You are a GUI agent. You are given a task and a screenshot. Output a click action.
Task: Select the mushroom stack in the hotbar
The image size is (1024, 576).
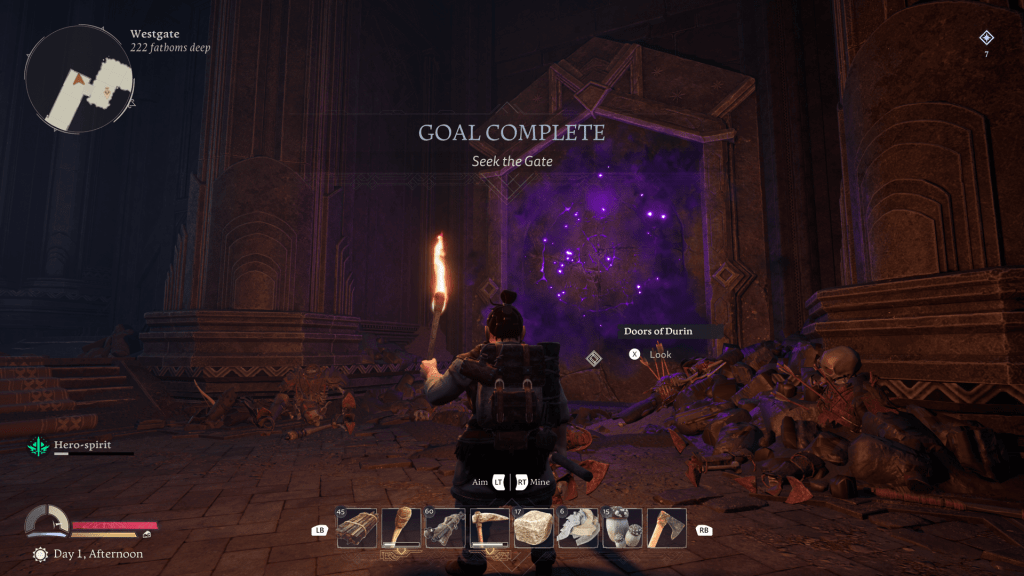622,528
